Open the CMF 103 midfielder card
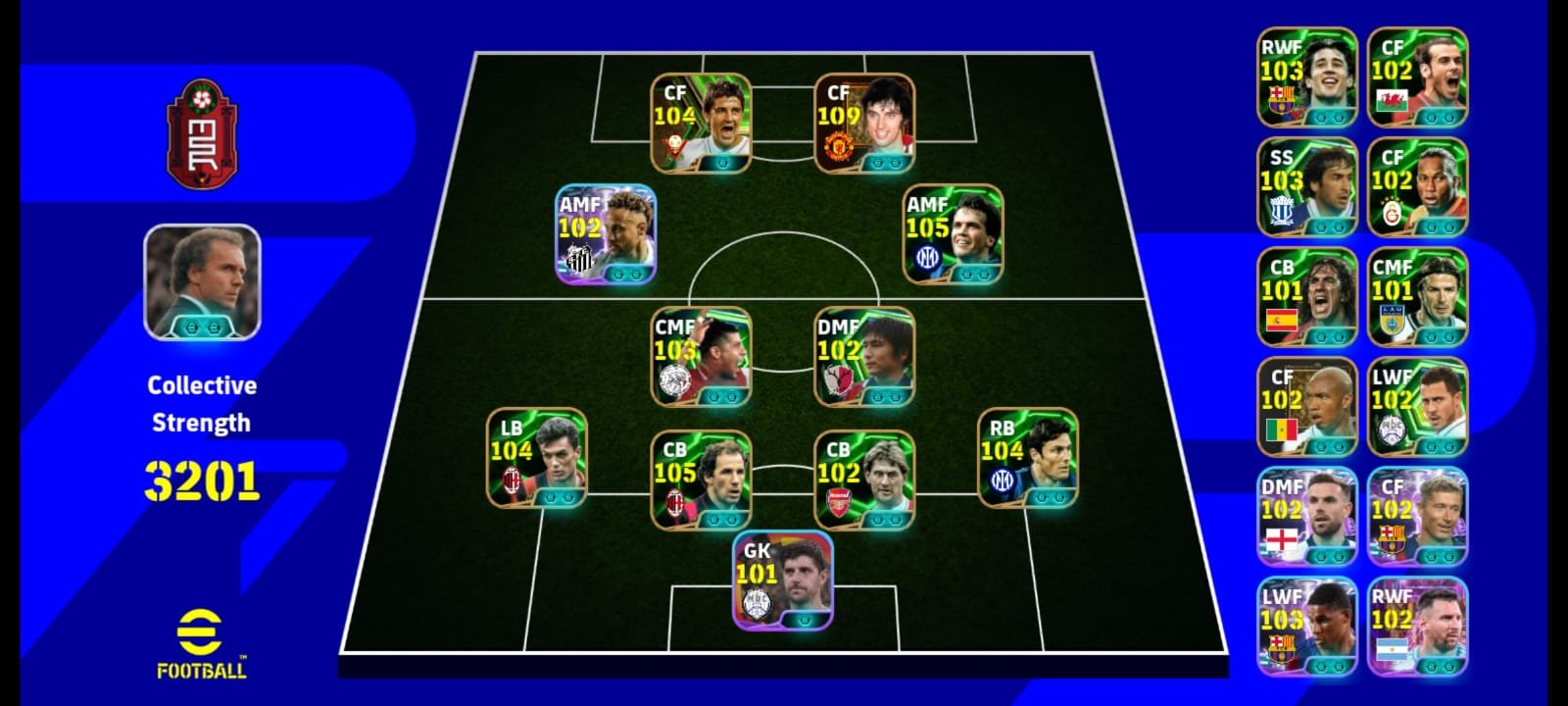Image resolution: width=1568 pixels, height=706 pixels. 701,357
